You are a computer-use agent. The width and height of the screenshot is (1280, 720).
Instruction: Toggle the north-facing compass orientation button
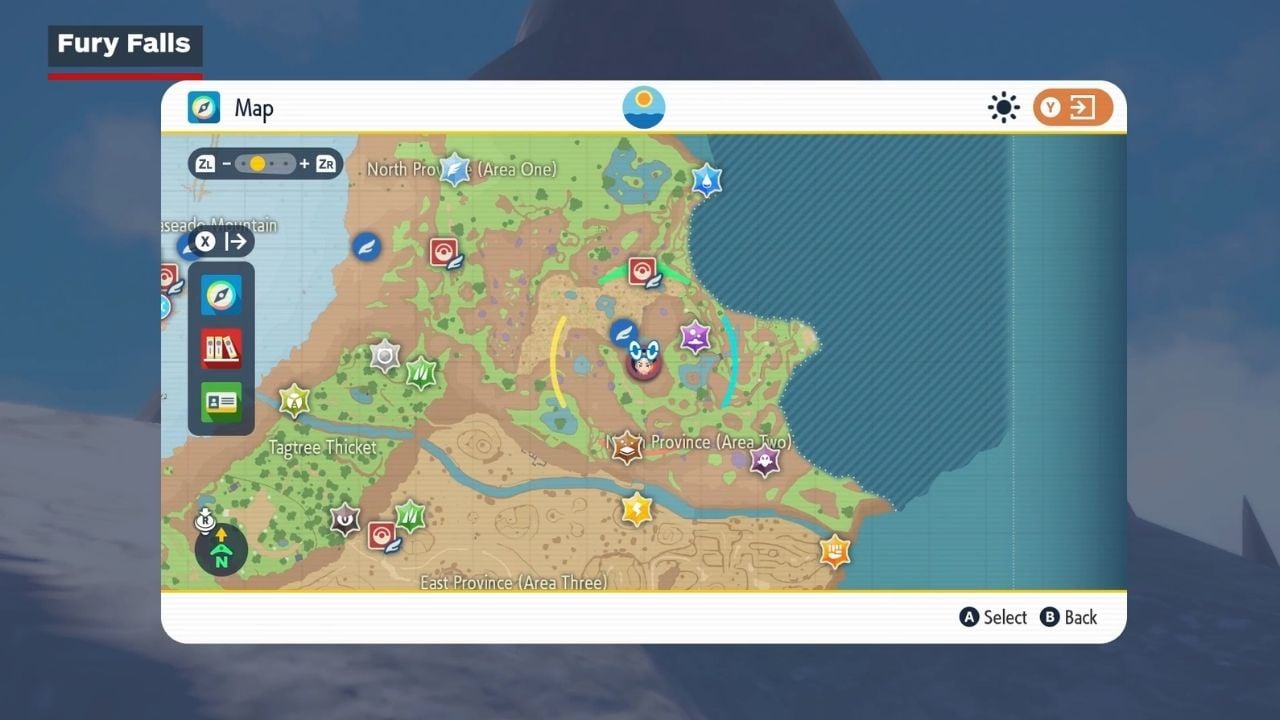click(221, 549)
